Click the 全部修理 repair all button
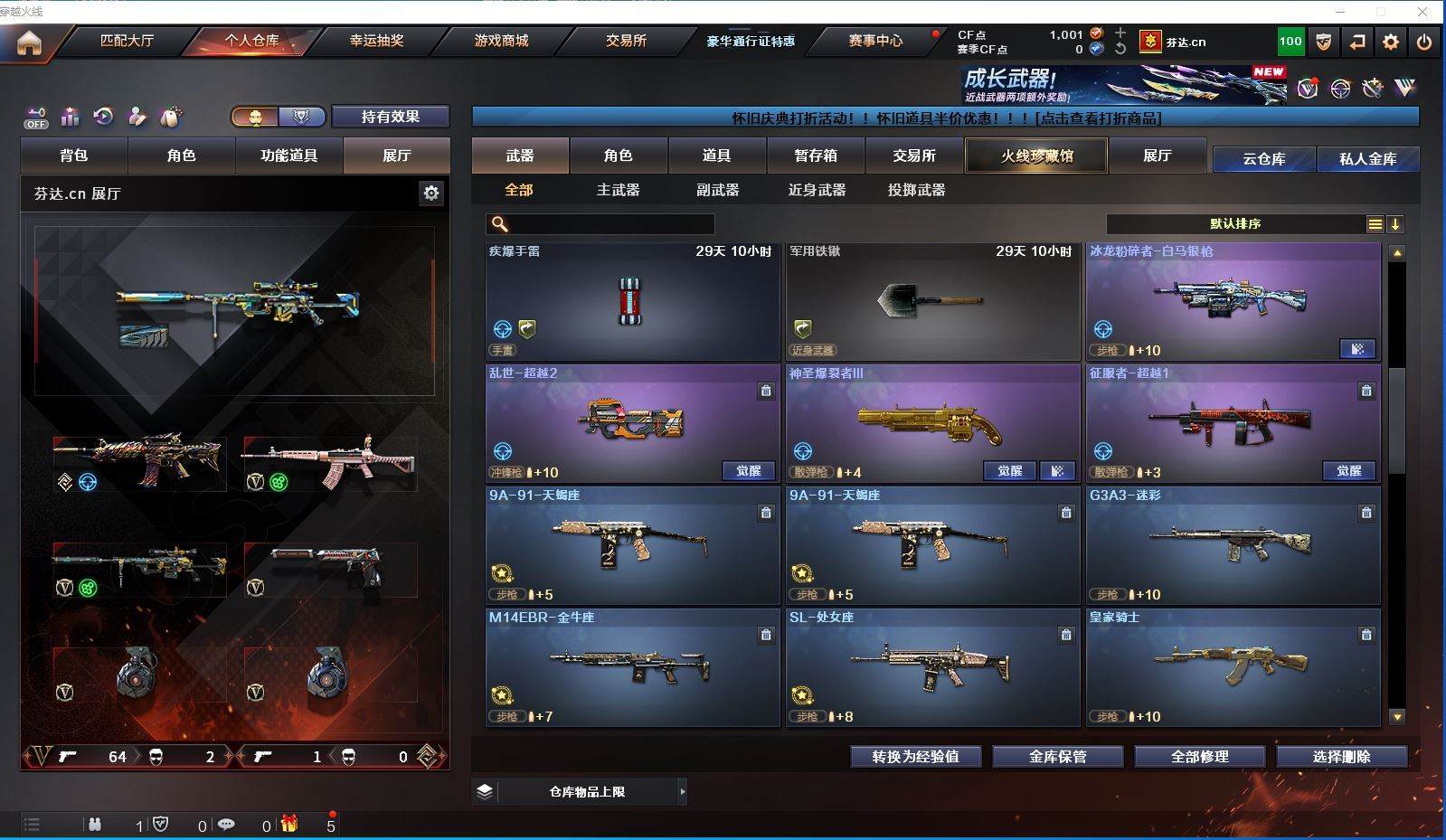The image size is (1446, 840). (x=1199, y=757)
